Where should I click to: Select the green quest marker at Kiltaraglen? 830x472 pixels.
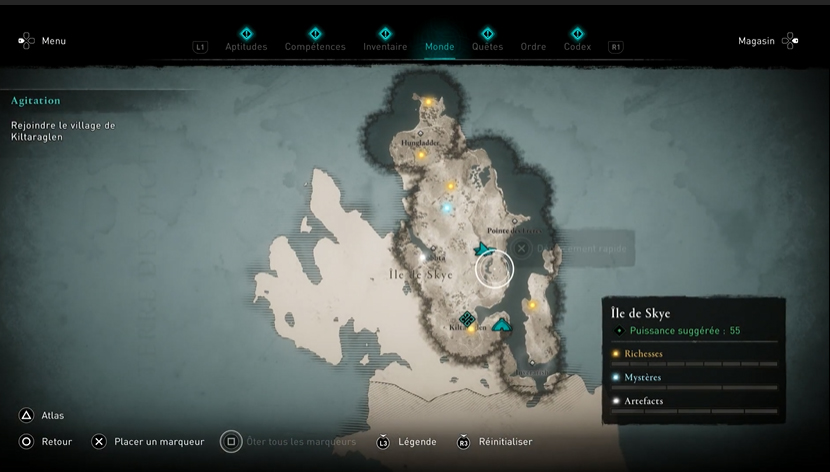(x=466, y=318)
